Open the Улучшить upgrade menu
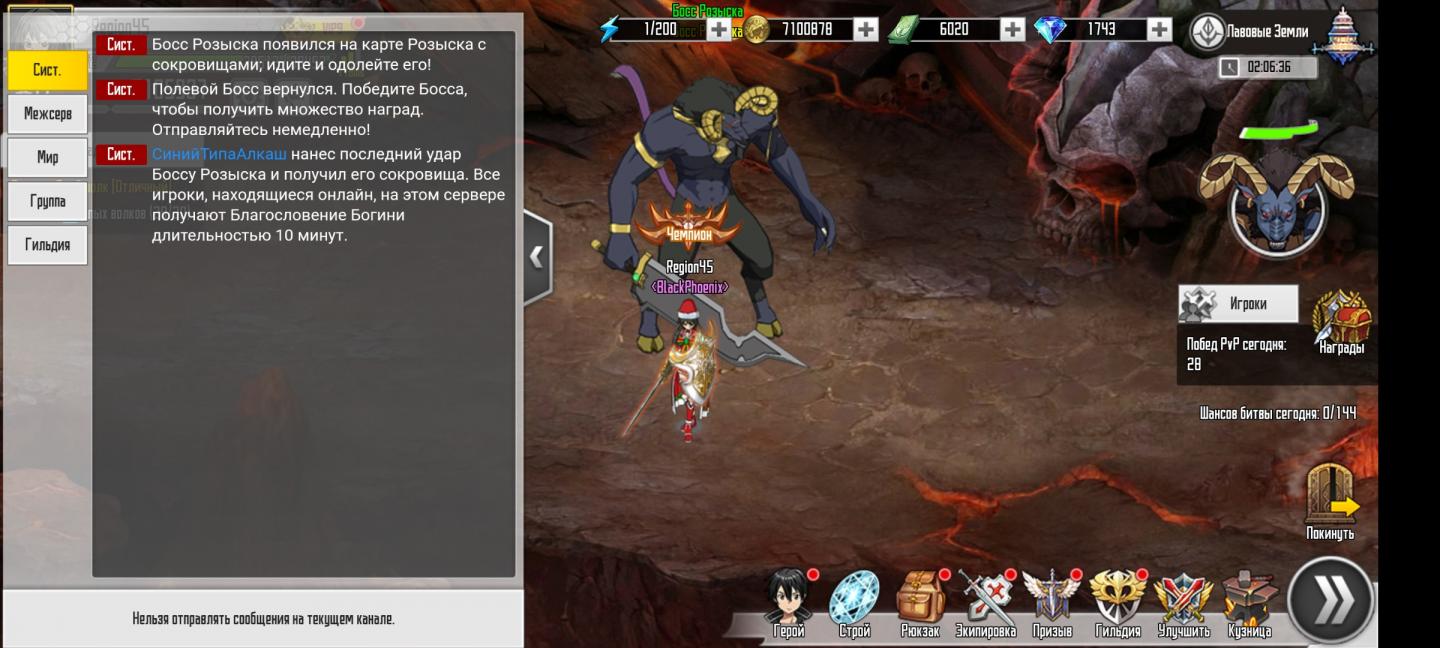 pos(1183,602)
